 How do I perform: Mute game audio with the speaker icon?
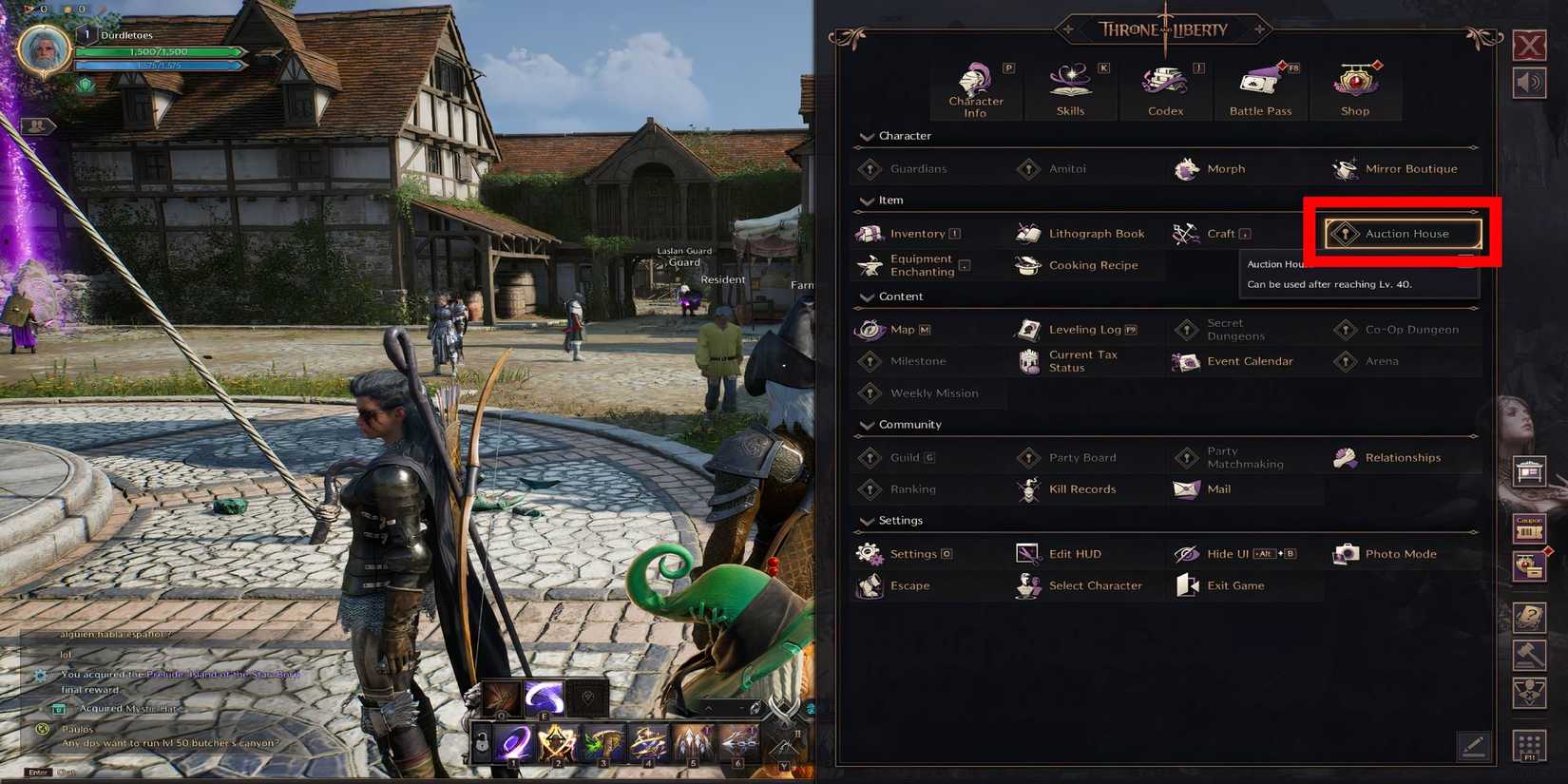pyautogui.click(x=1528, y=82)
